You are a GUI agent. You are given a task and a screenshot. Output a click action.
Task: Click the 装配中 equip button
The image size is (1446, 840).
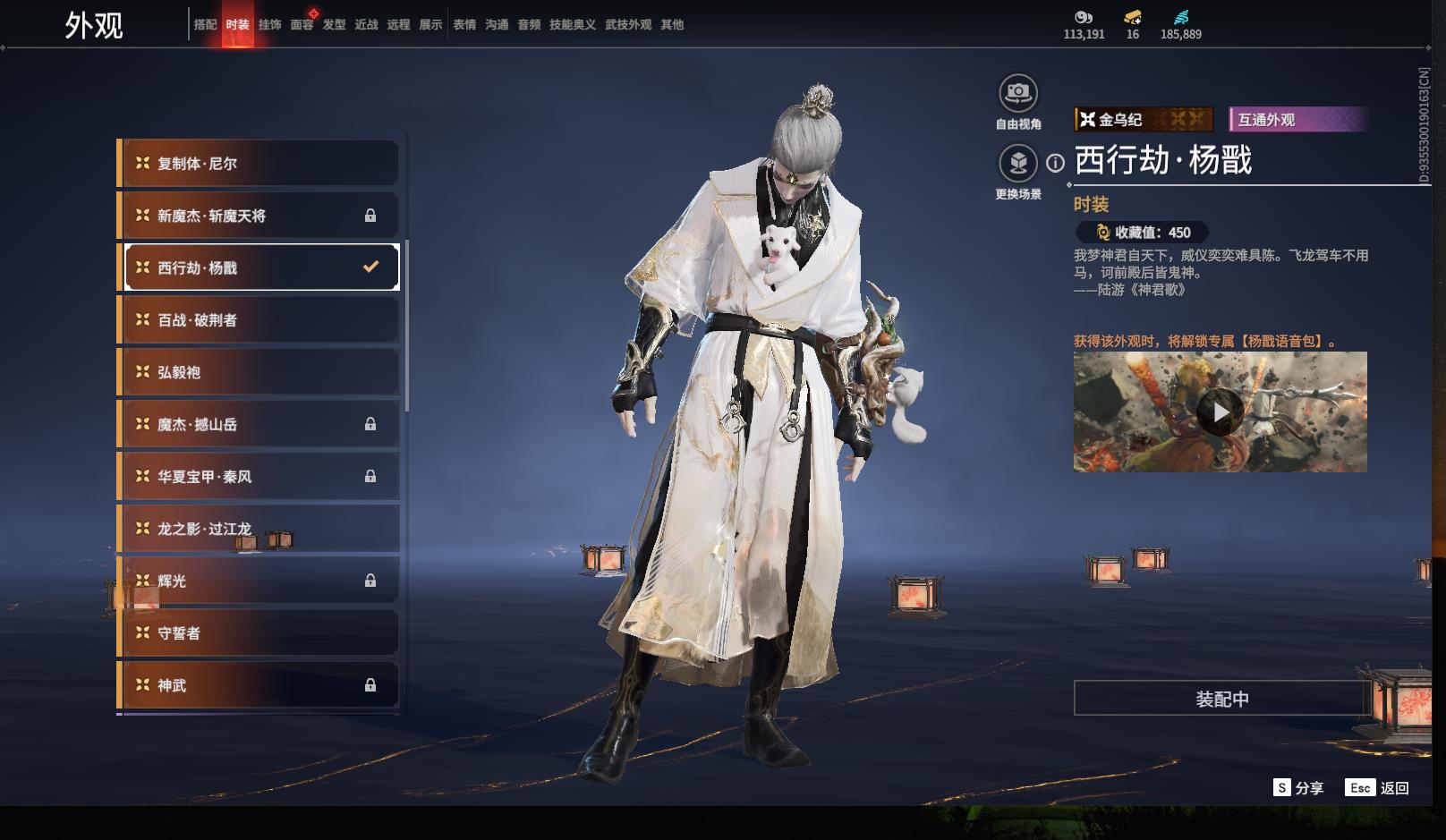(1221, 699)
